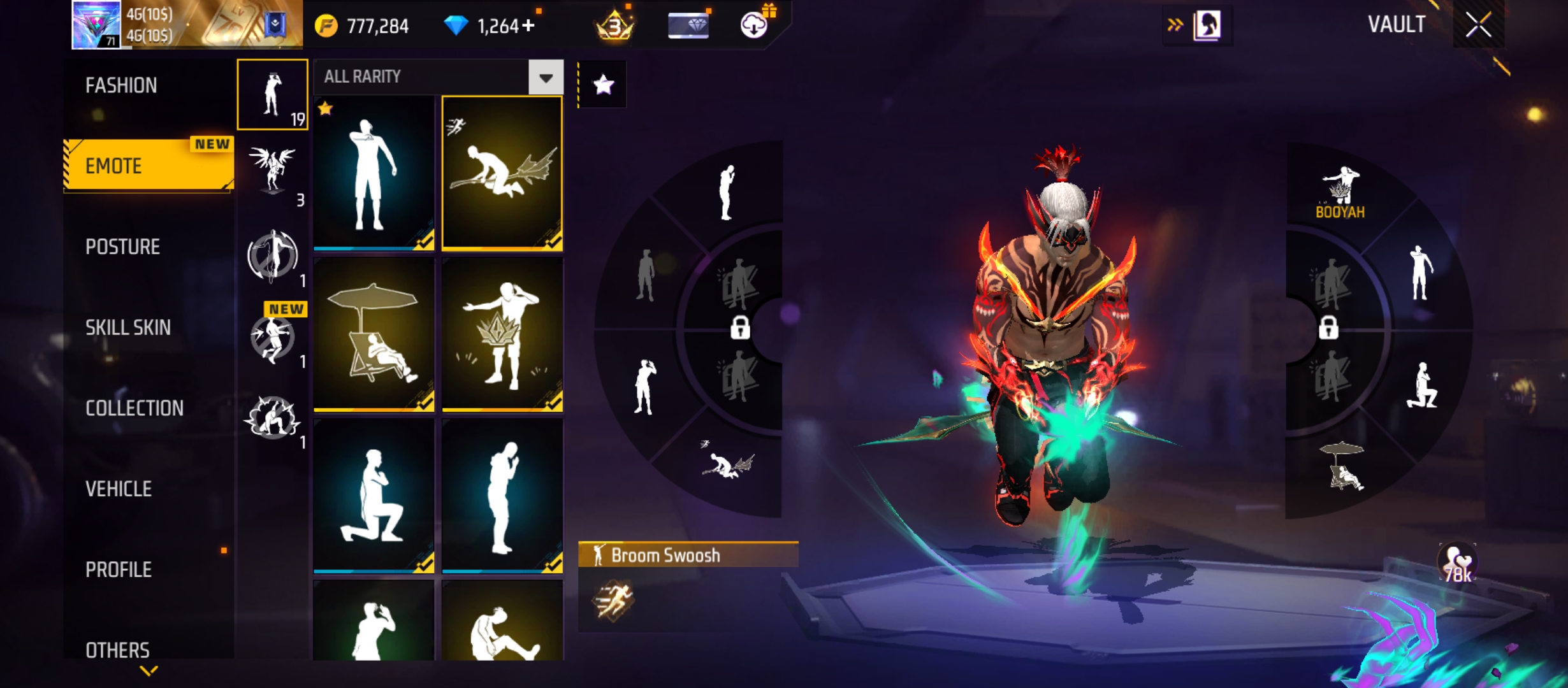The height and width of the screenshot is (688, 1568).
Task: Click the player avatar banner
Action: coord(186,25)
